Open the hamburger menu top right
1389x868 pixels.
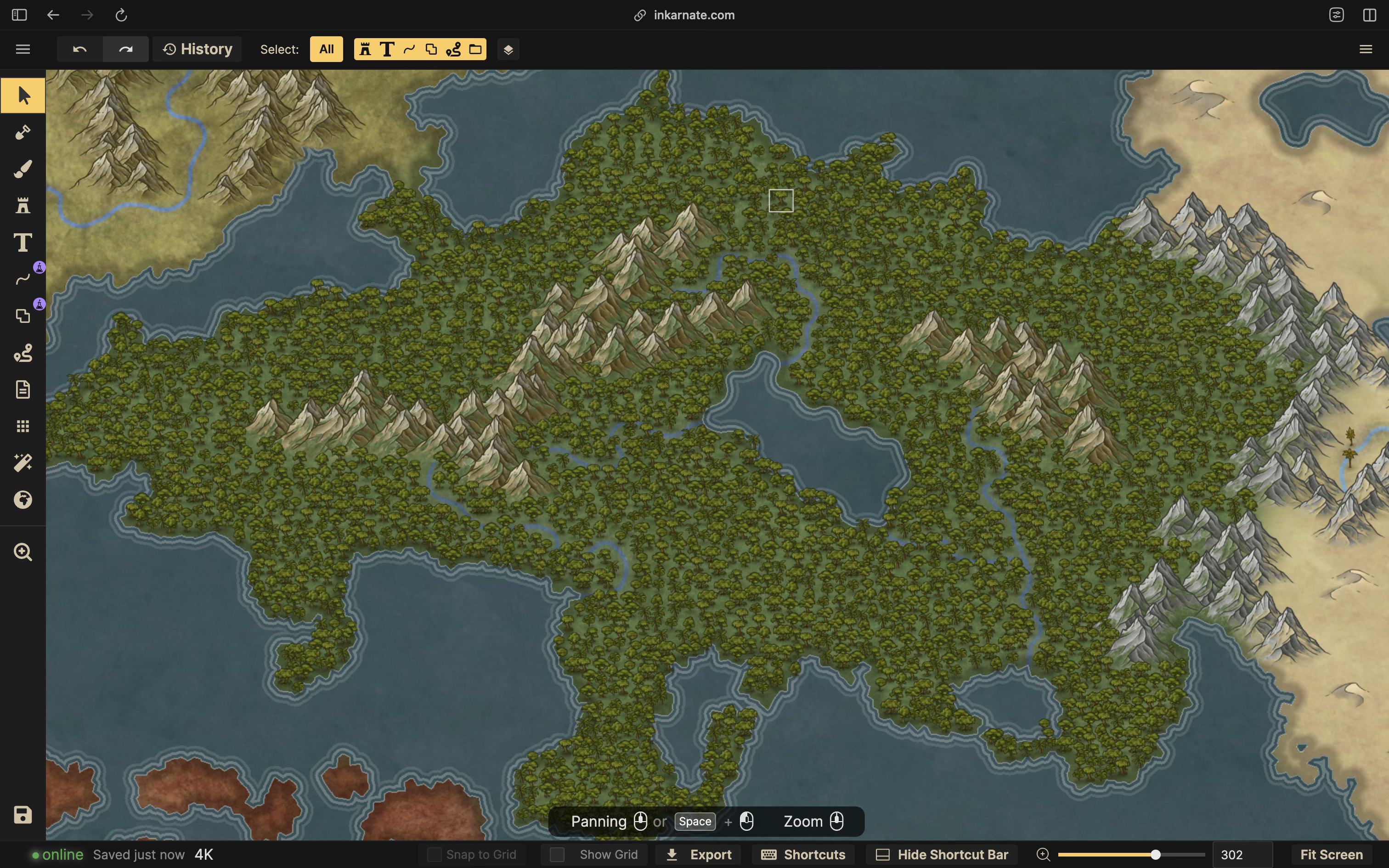tap(1365, 49)
